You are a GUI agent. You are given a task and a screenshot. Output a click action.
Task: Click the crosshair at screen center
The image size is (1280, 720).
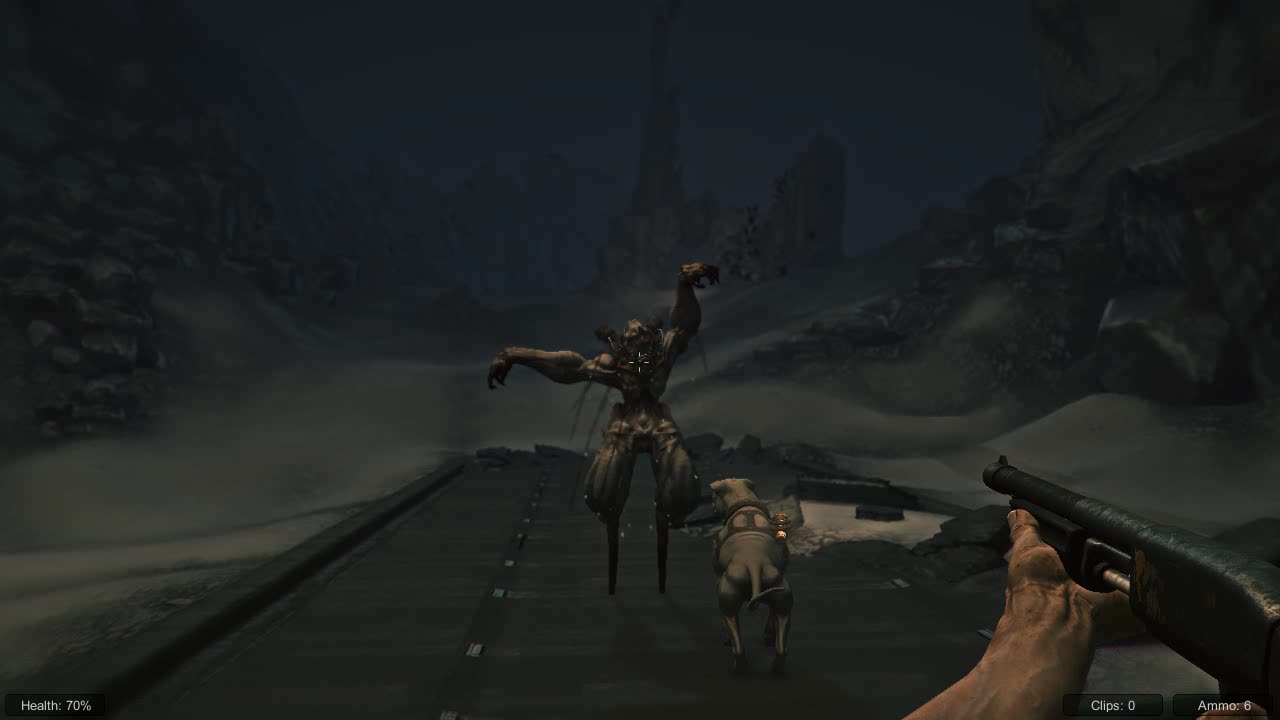coord(640,360)
